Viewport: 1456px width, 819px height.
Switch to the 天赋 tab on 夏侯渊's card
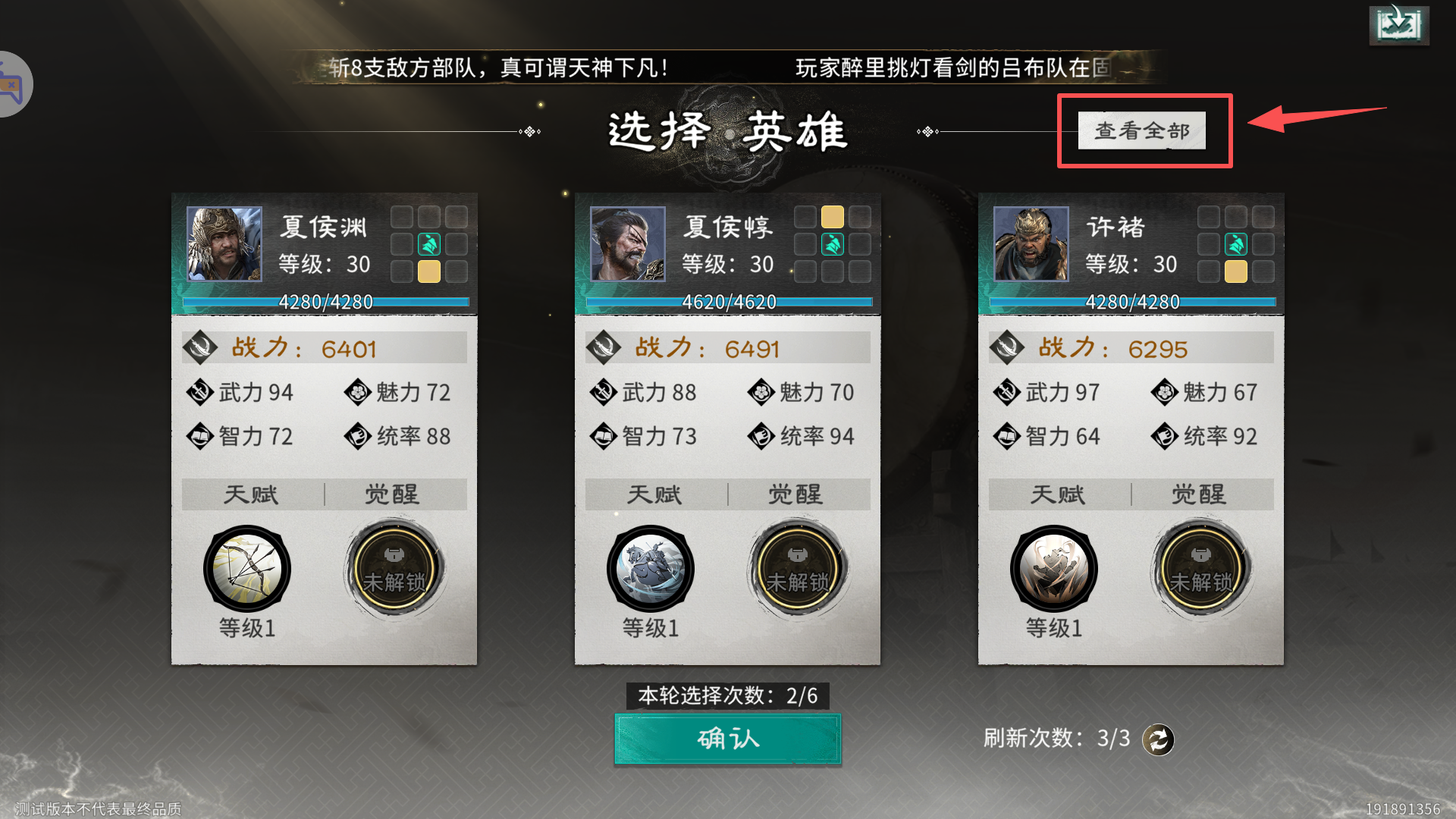(250, 494)
